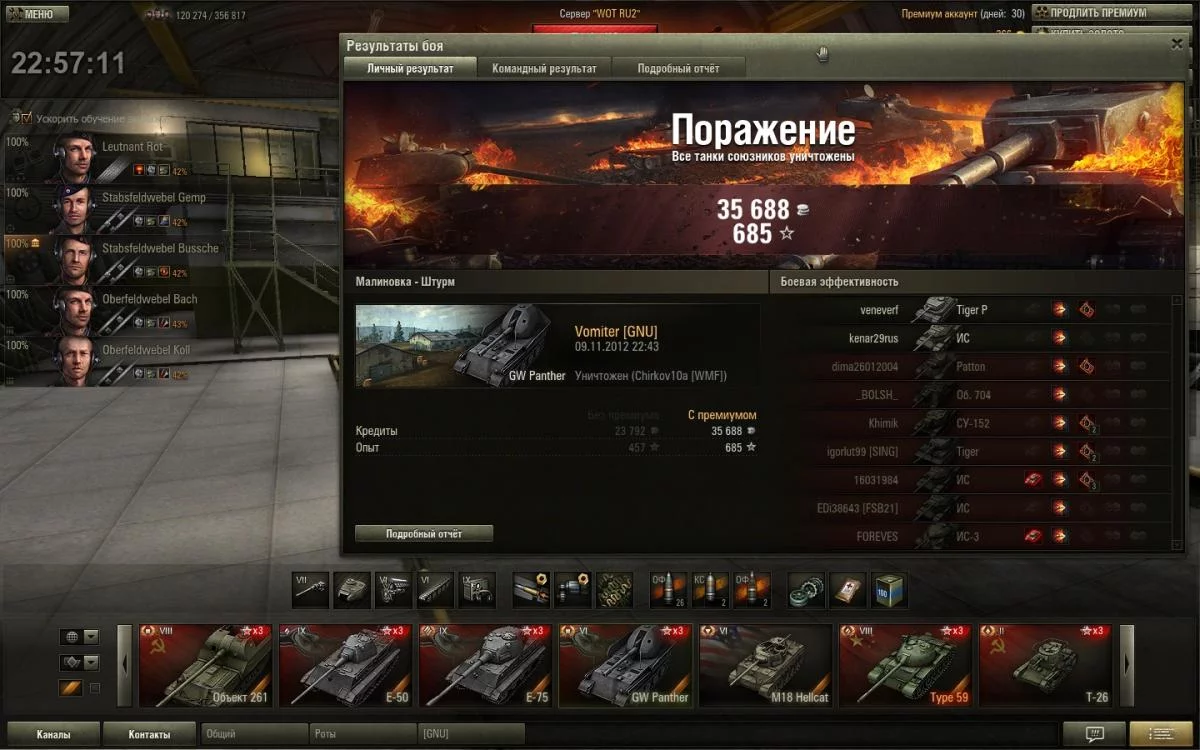Select the E-75 tank
1200x750 pixels.
coord(485,665)
